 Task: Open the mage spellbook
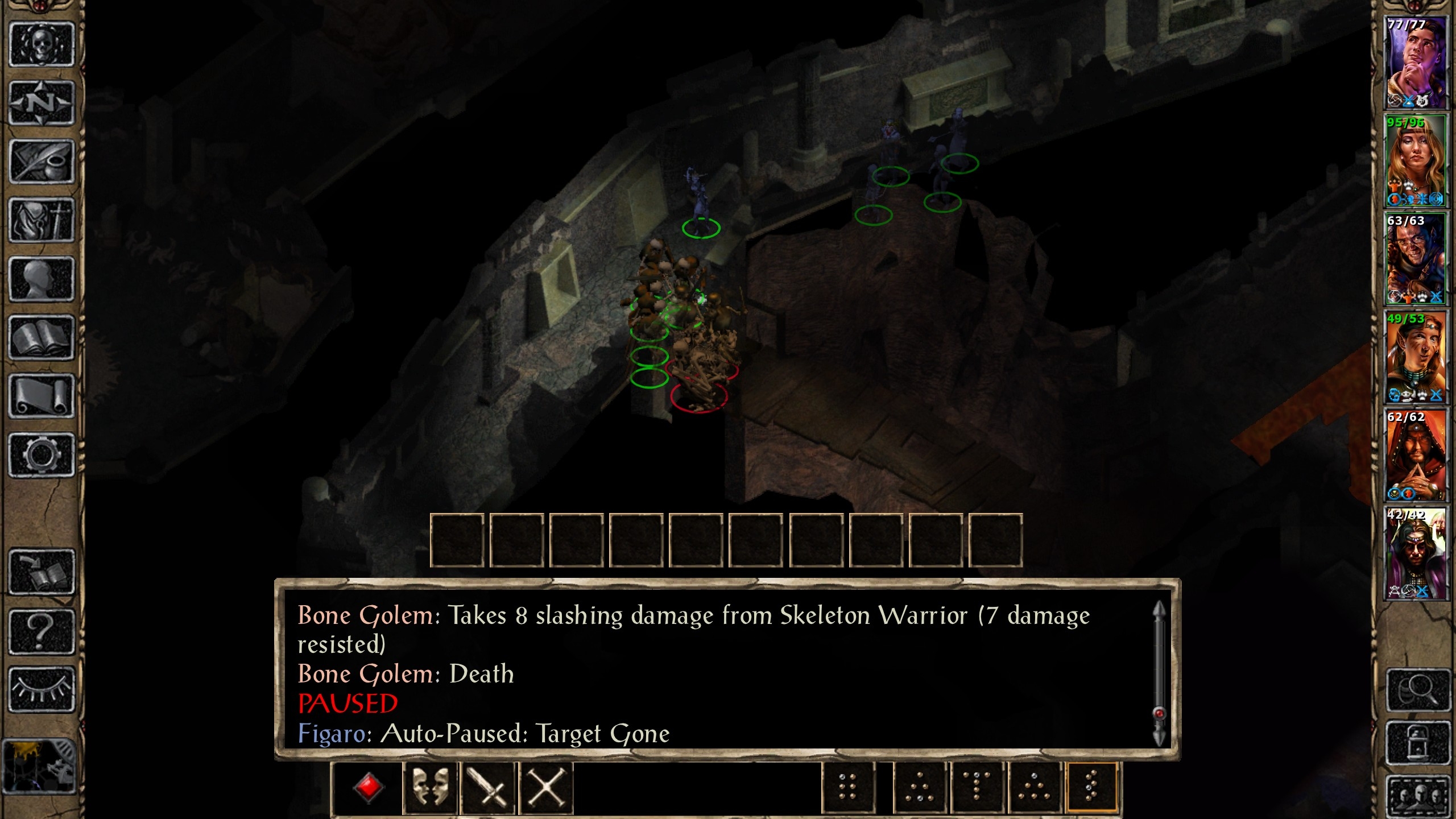pos(42,338)
